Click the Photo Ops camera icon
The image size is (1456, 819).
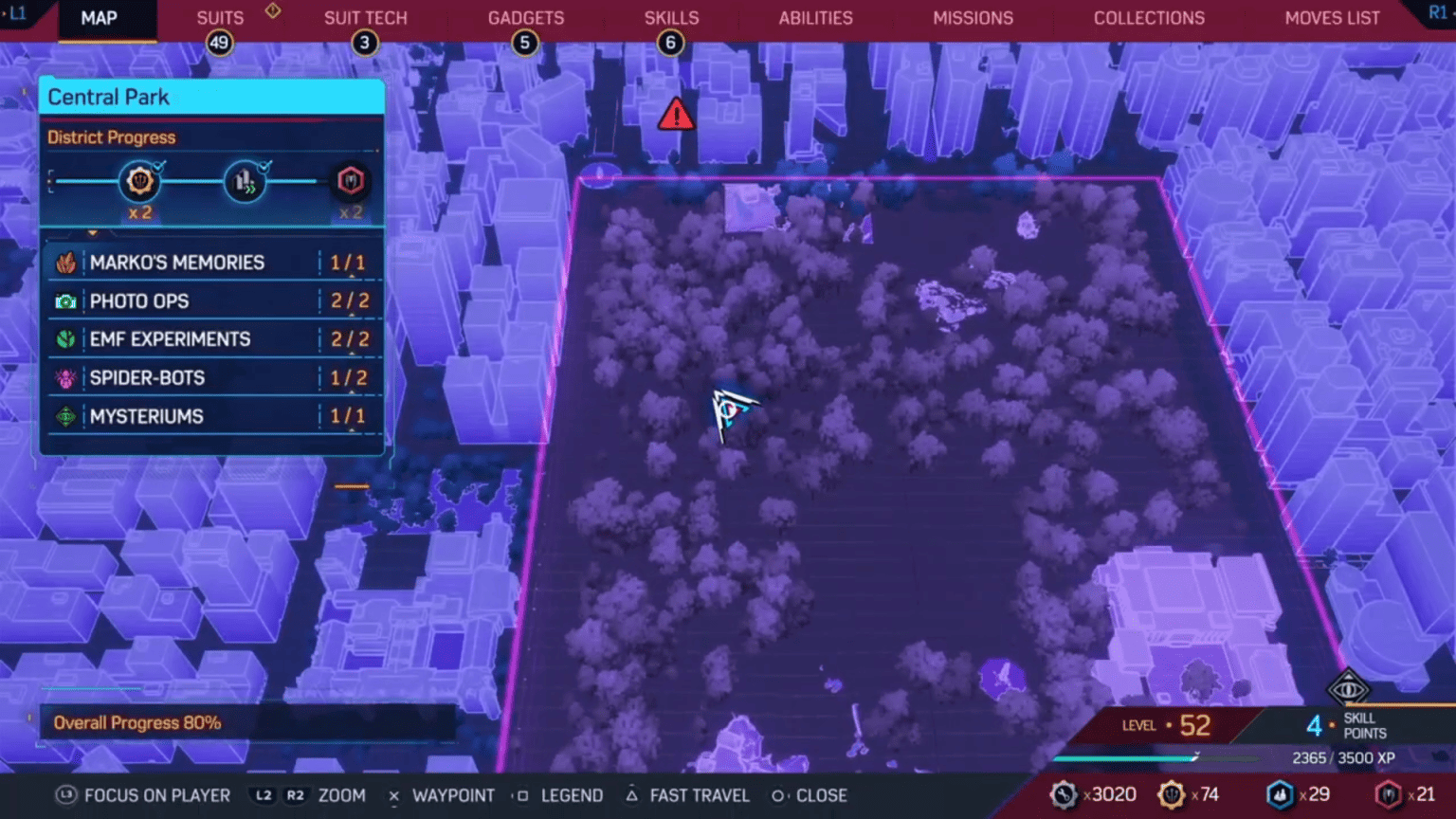(x=66, y=300)
